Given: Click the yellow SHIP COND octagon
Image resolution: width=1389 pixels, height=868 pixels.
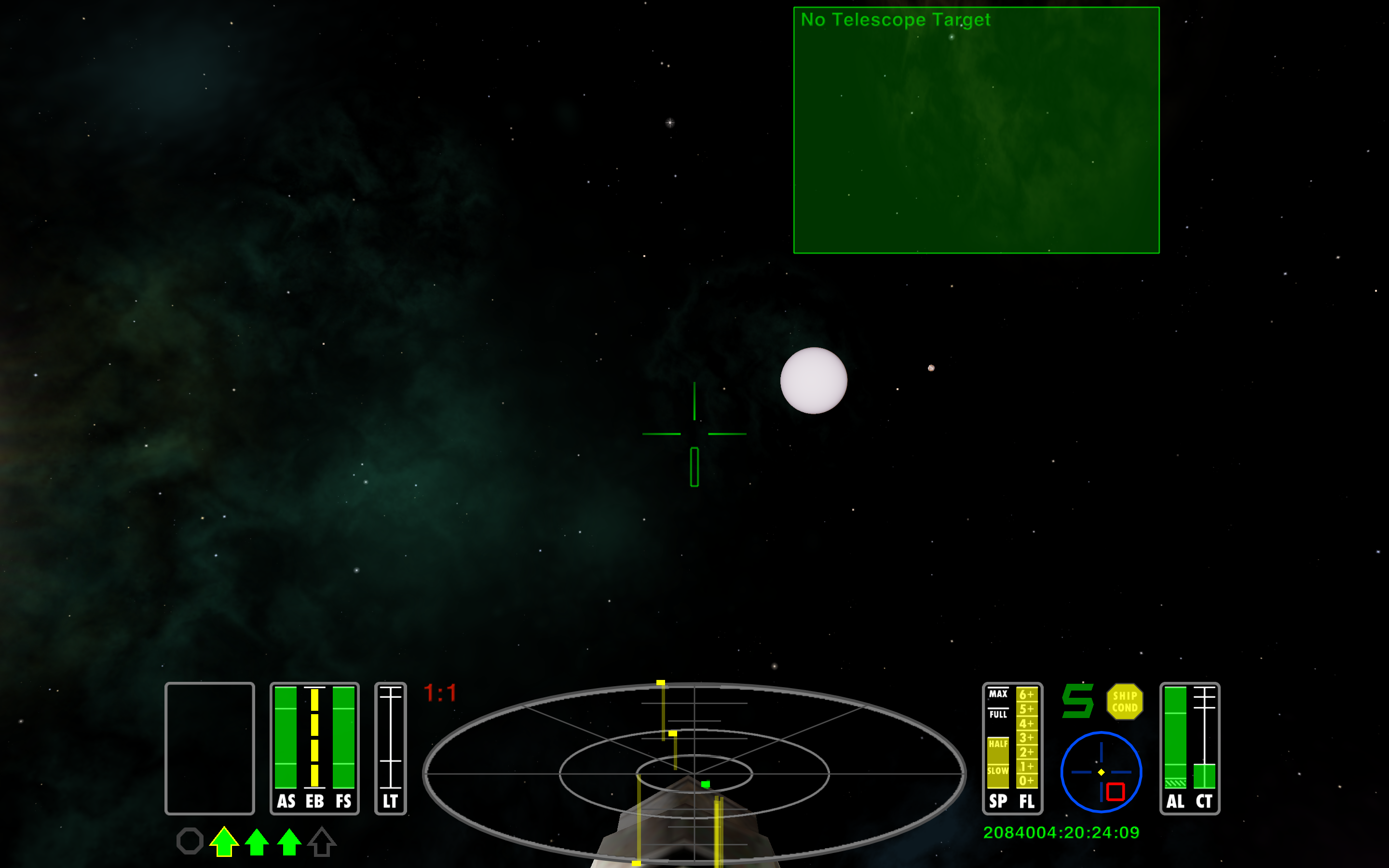Looking at the screenshot, I should (1124, 701).
